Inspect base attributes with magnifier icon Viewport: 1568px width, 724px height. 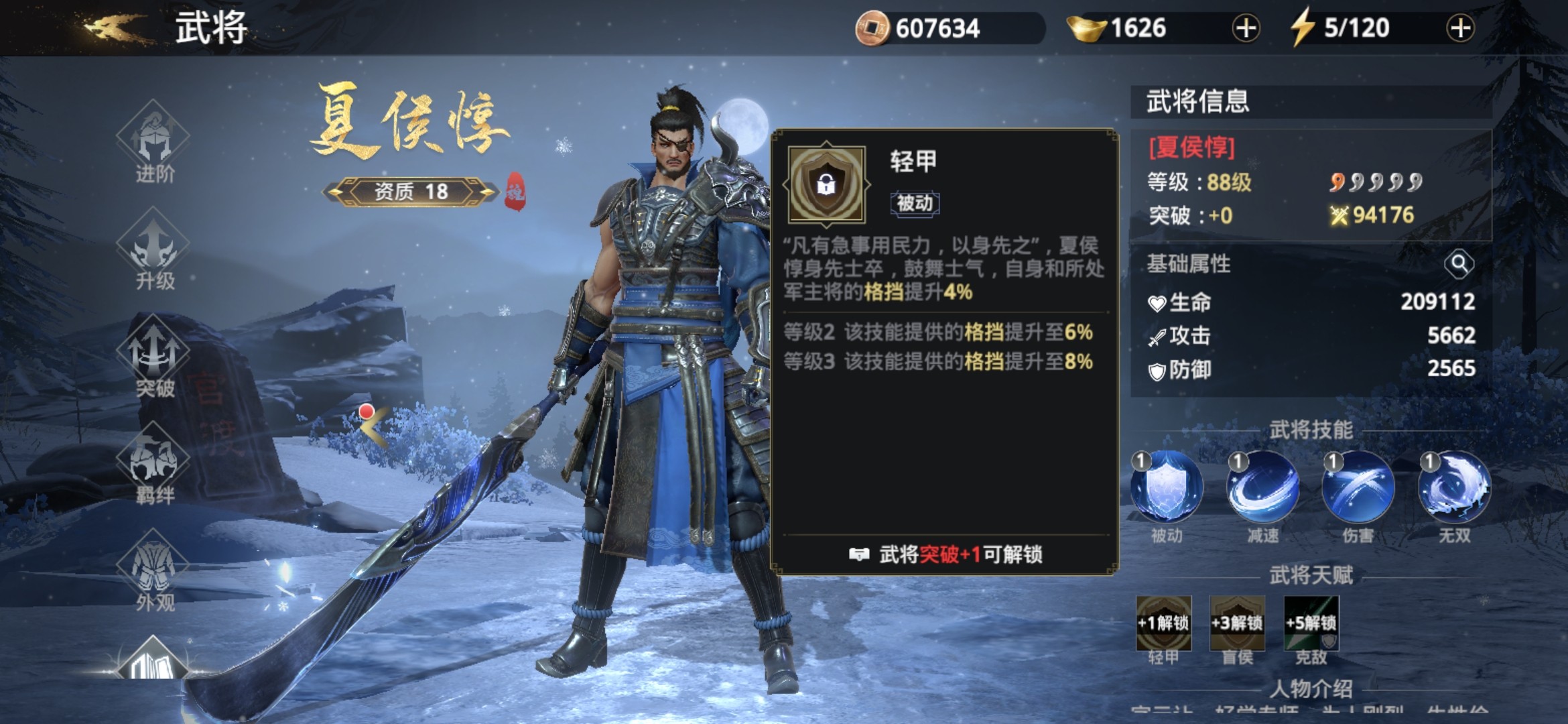pos(1459,264)
